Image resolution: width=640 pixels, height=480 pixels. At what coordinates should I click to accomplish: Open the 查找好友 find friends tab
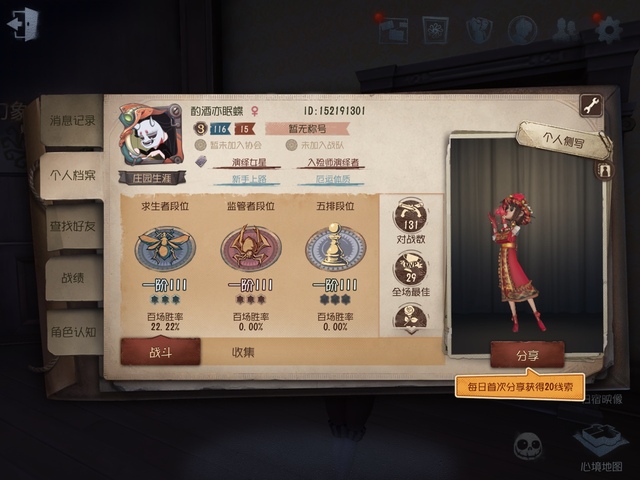coord(75,227)
